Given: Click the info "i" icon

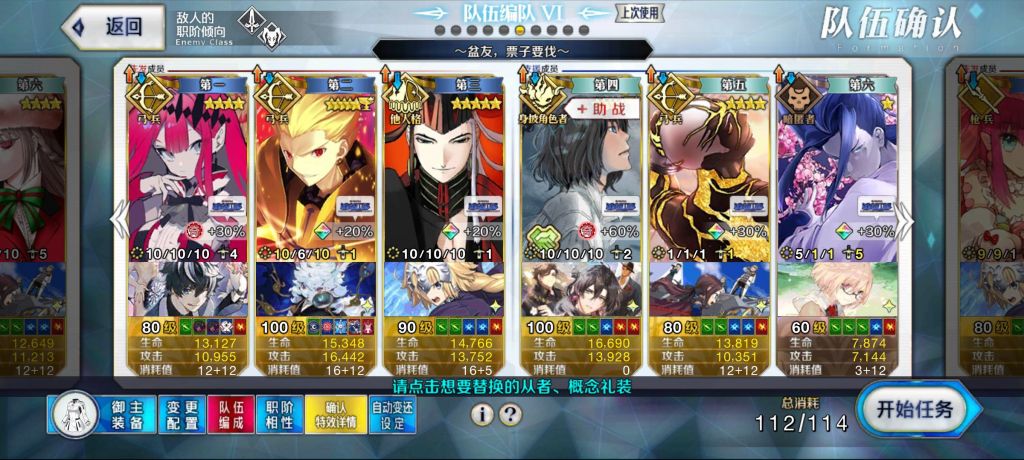Looking at the screenshot, I should point(484,414).
